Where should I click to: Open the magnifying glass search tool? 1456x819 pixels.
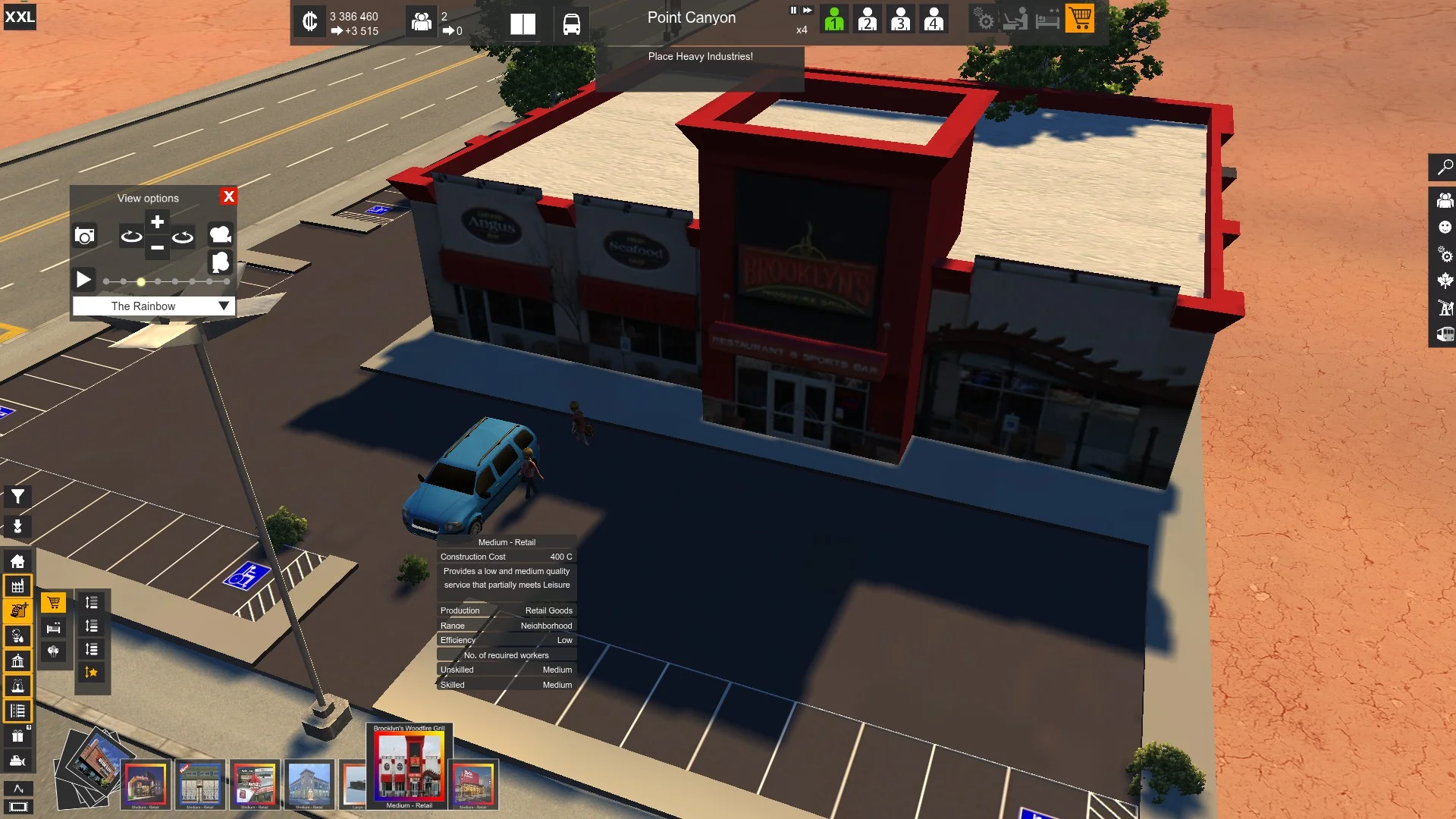pyautogui.click(x=1445, y=167)
